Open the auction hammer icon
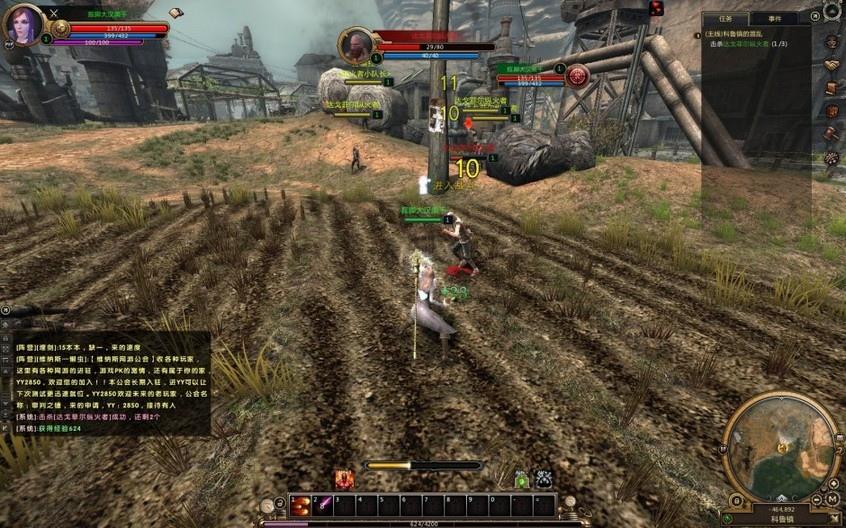846x528 pixels. click(x=831, y=133)
